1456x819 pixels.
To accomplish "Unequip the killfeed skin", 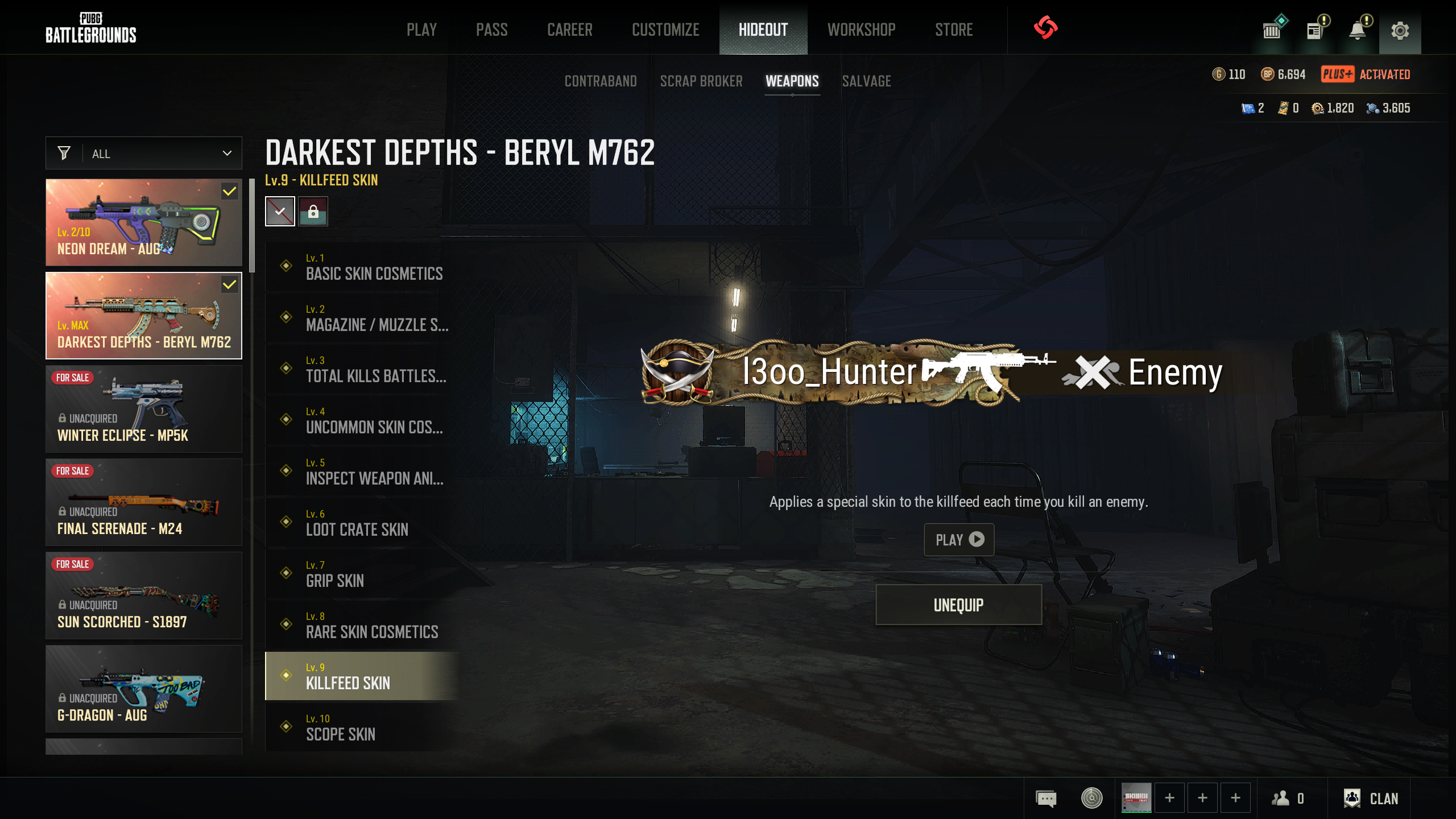I will click(x=958, y=605).
